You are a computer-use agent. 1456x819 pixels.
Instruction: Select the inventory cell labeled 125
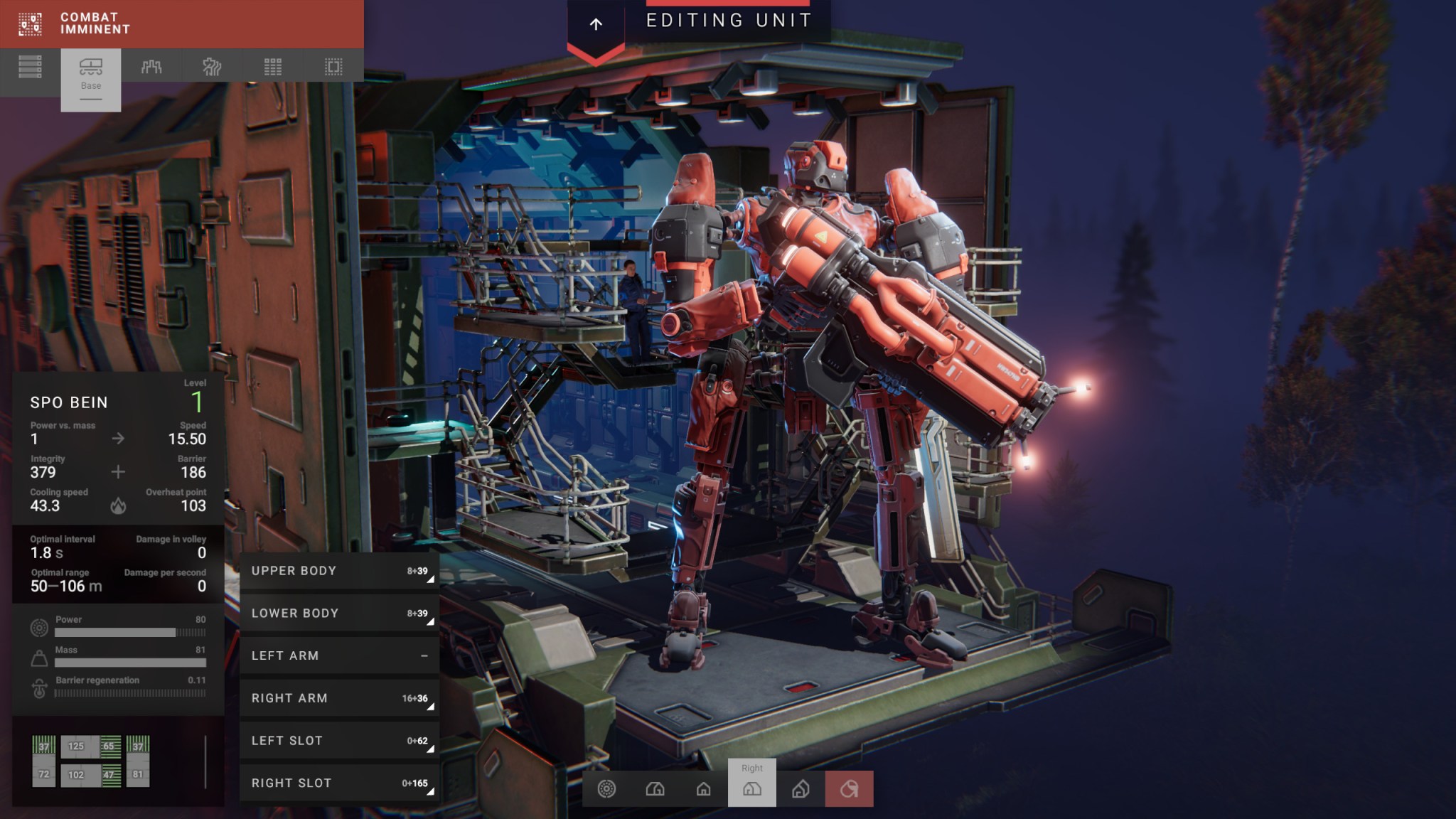point(75,746)
